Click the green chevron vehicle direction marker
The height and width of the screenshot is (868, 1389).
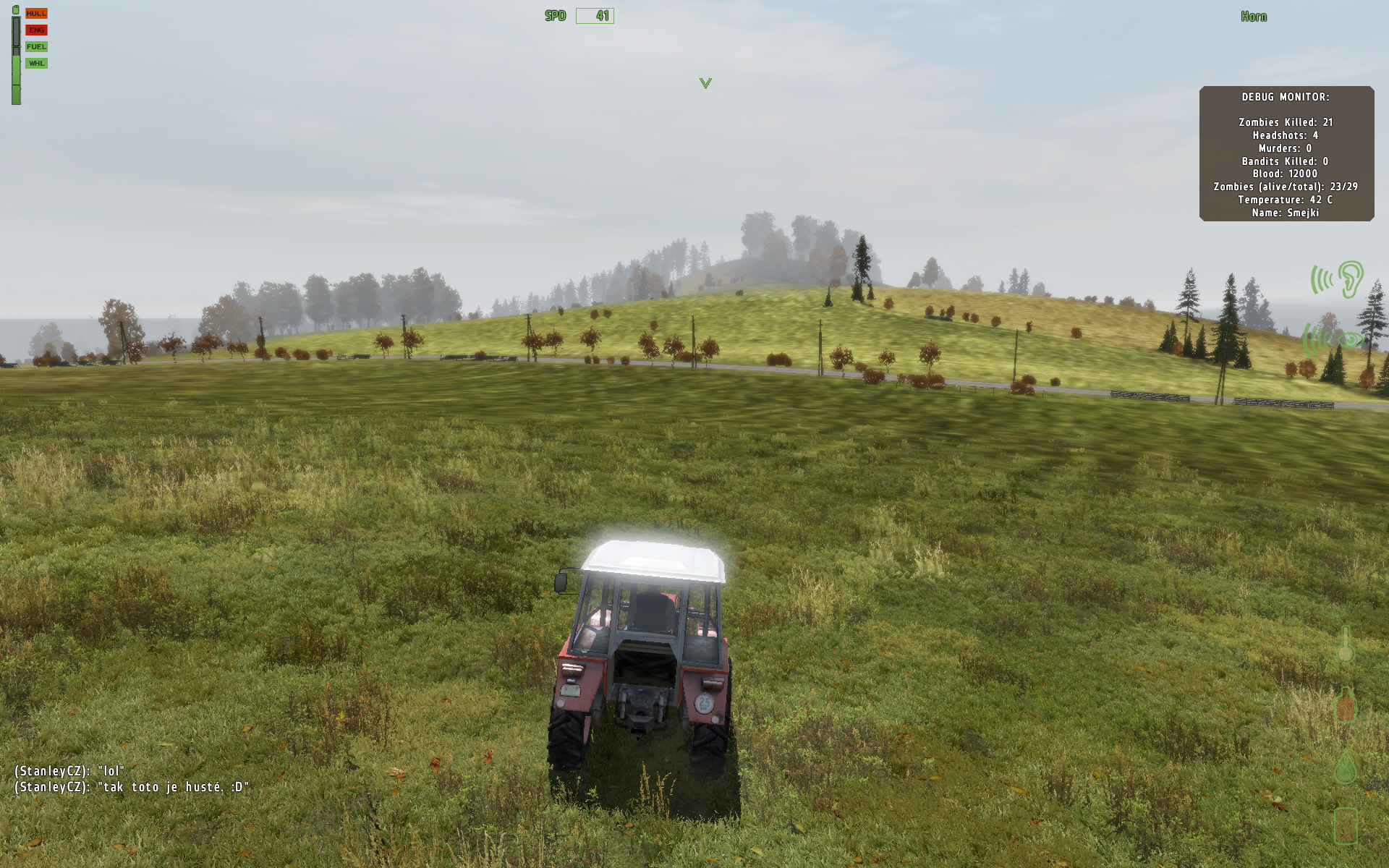coord(704,82)
